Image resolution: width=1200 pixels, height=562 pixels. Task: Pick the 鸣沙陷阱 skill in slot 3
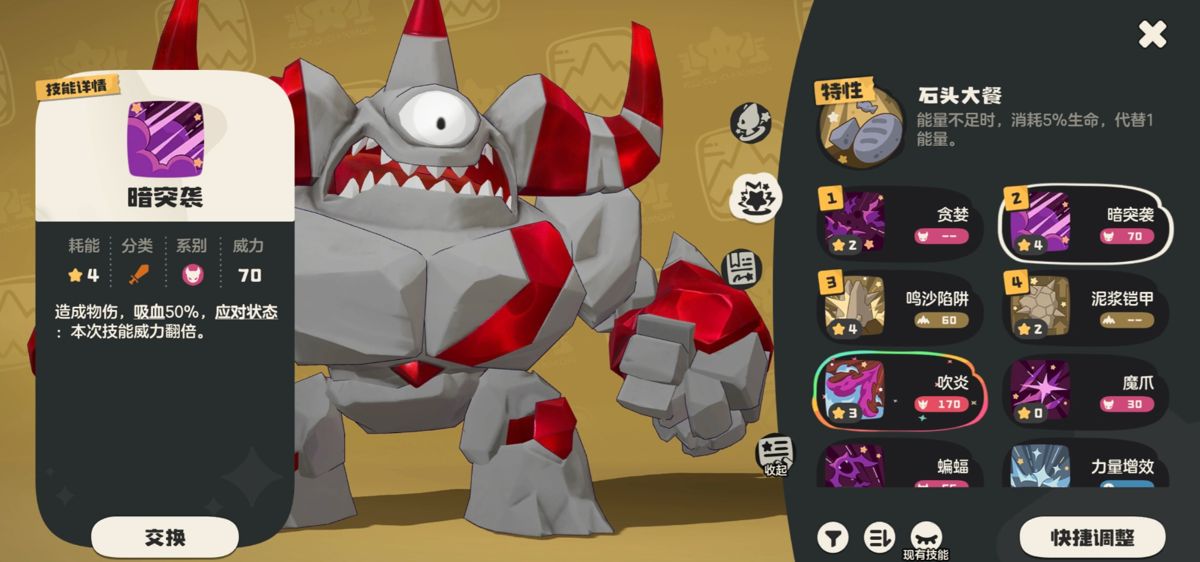[x=900, y=307]
